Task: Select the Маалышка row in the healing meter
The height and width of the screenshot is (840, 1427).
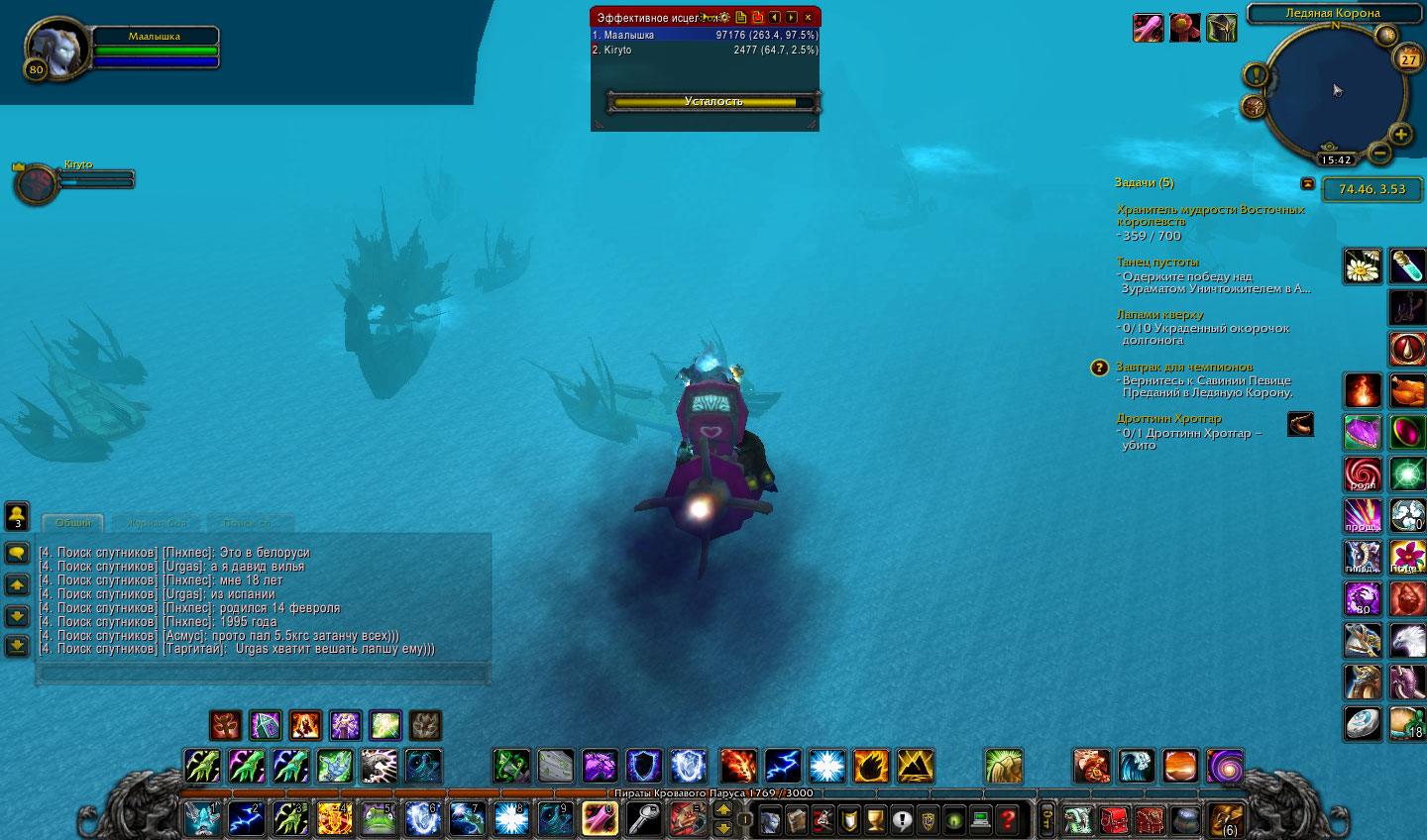Action: 705,35
